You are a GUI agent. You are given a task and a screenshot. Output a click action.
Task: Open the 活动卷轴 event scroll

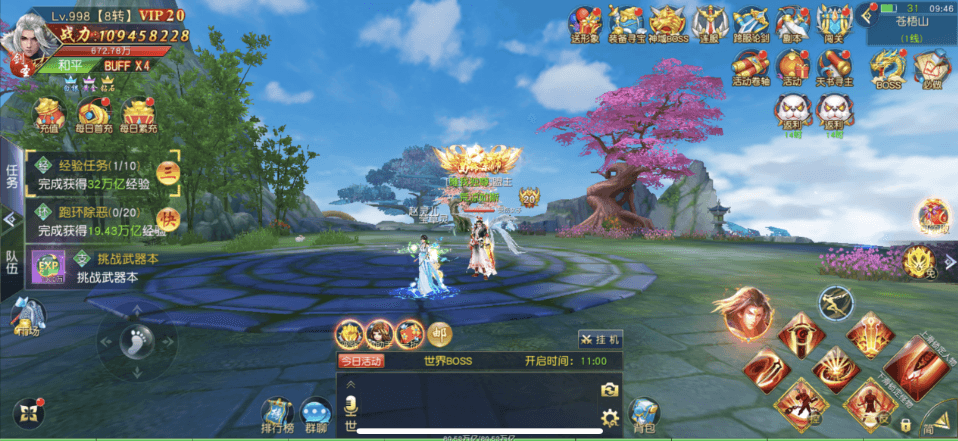tap(750, 68)
